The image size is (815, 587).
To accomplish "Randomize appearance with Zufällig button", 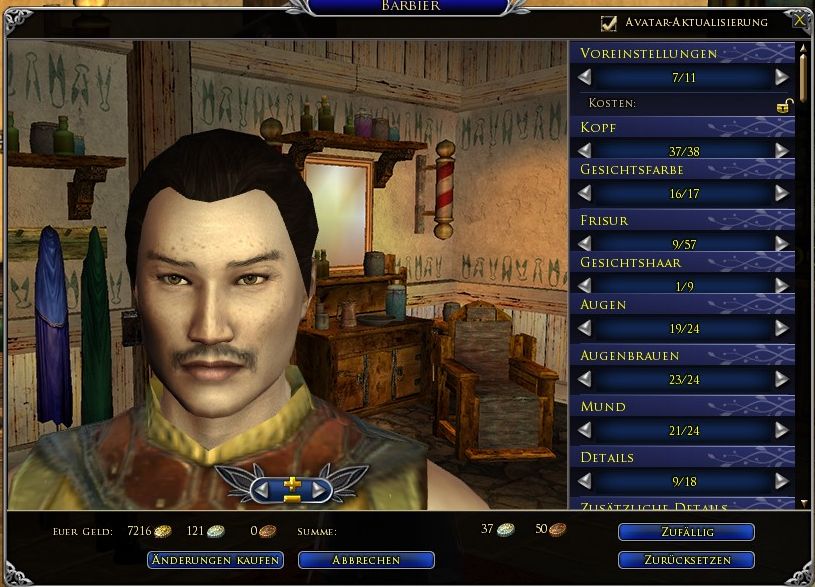I will (686, 532).
